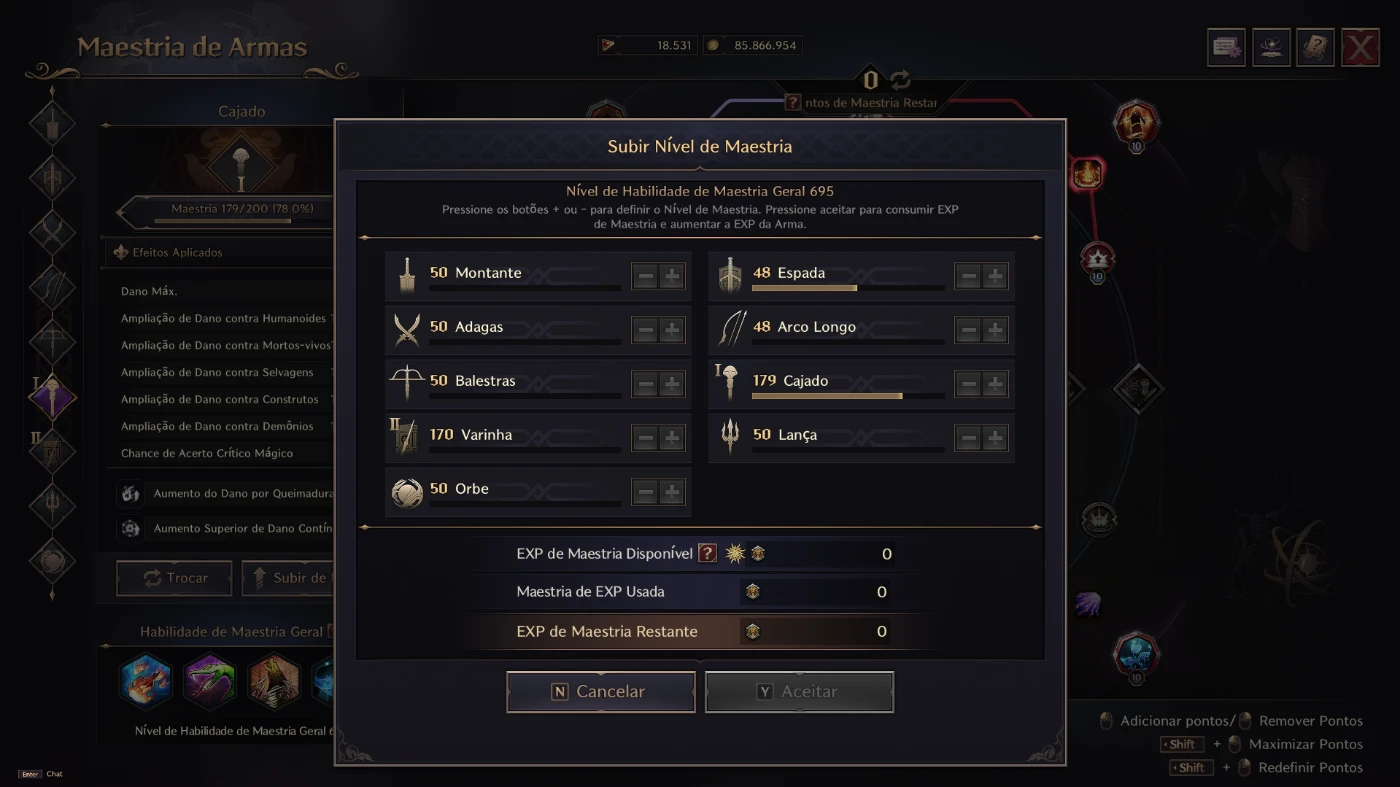Raise Varinha mastery with plus button
The image size is (1400, 787).
click(x=672, y=438)
